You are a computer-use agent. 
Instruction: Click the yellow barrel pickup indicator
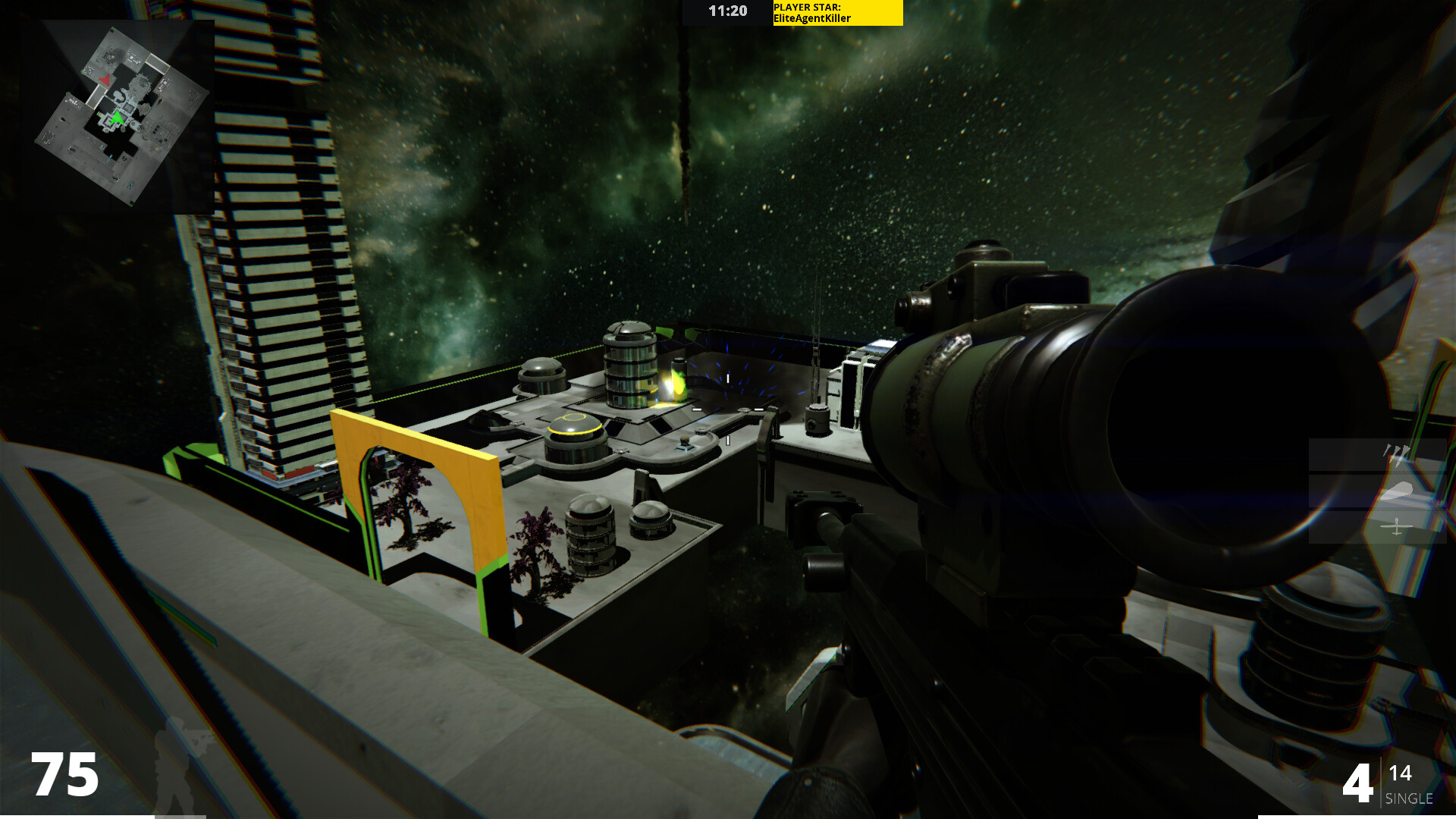coord(675,379)
